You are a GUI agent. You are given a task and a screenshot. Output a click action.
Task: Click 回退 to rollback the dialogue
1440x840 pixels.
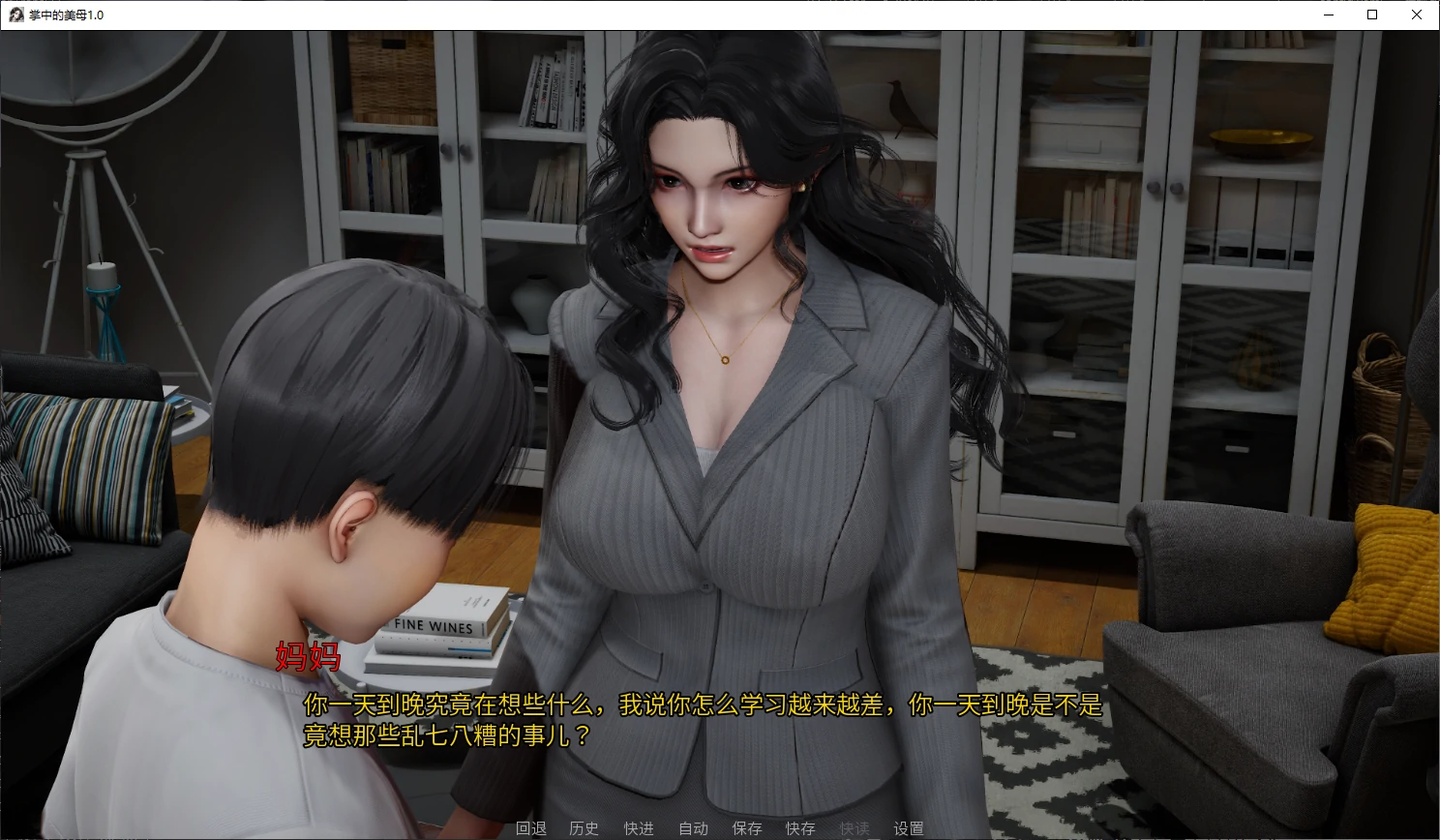(x=531, y=828)
